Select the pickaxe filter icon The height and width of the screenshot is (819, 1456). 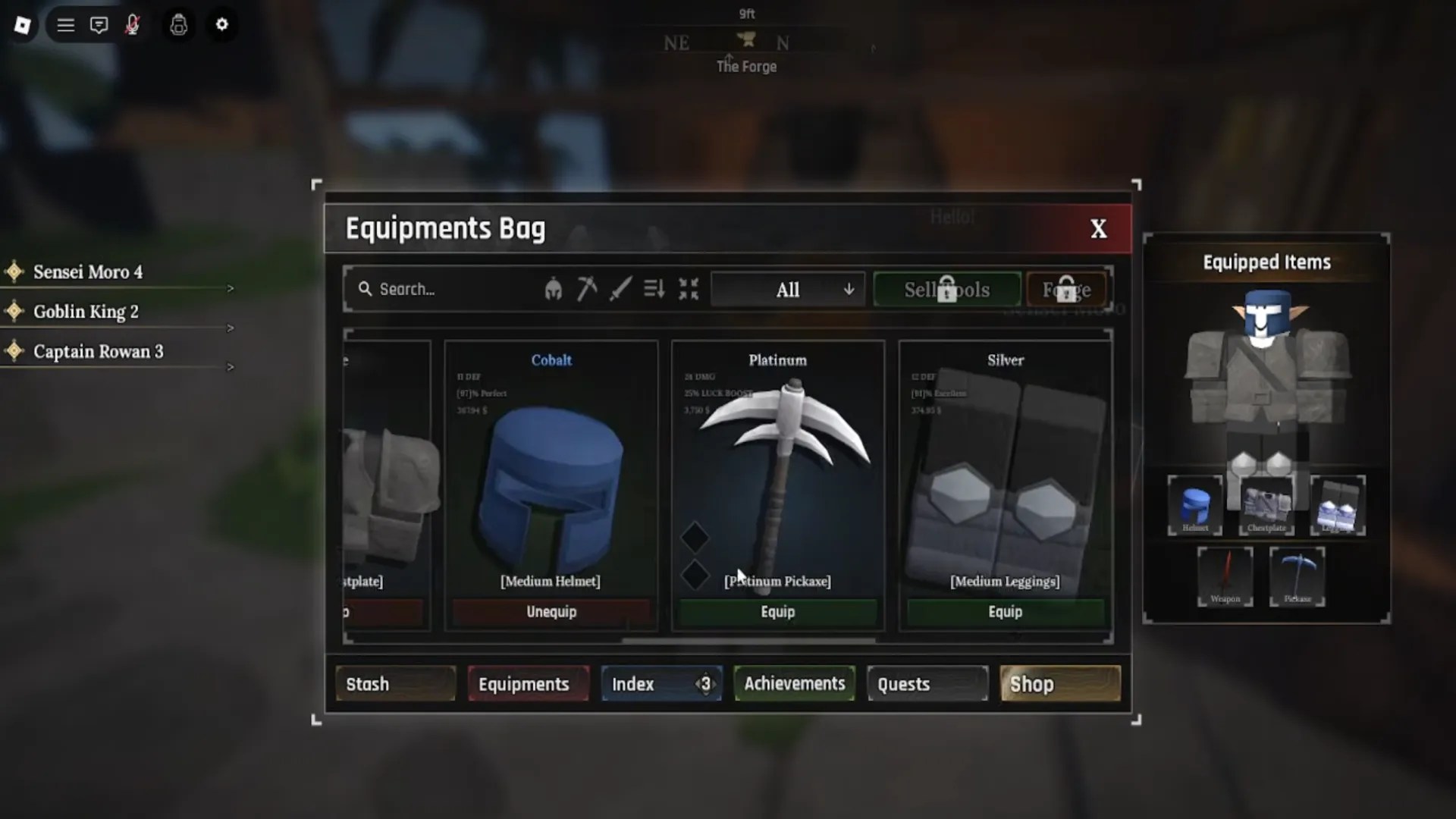(587, 289)
